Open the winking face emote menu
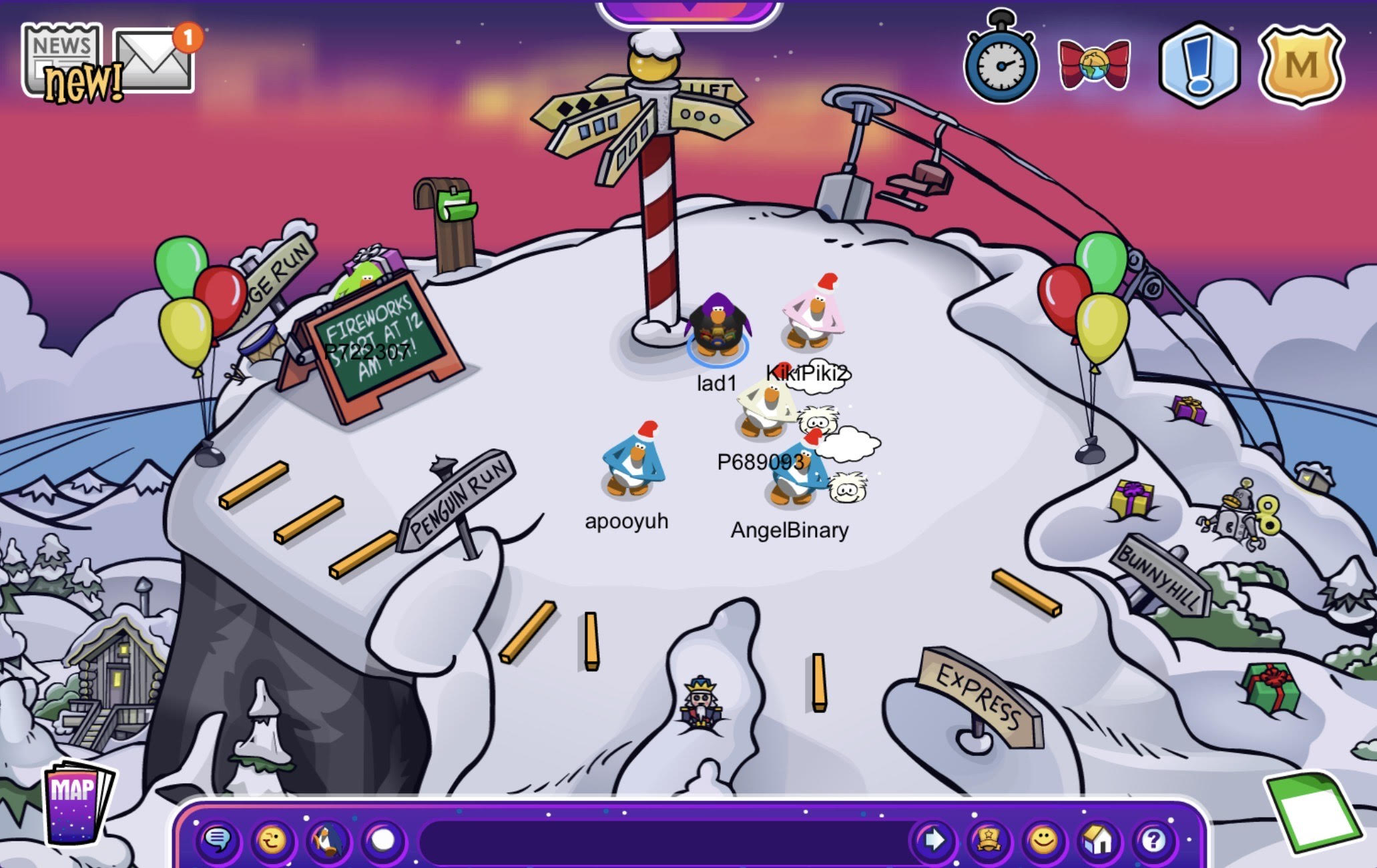Viewport: 1377px width, 868px height. 272,839
